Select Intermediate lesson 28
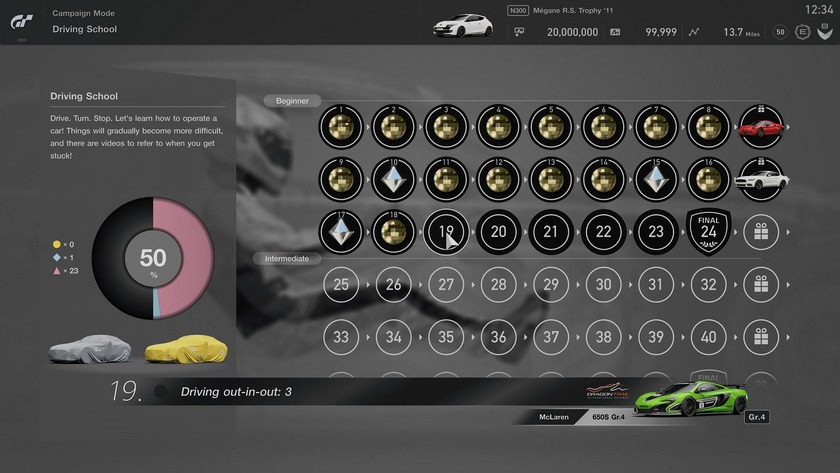 tap(498, 285)
